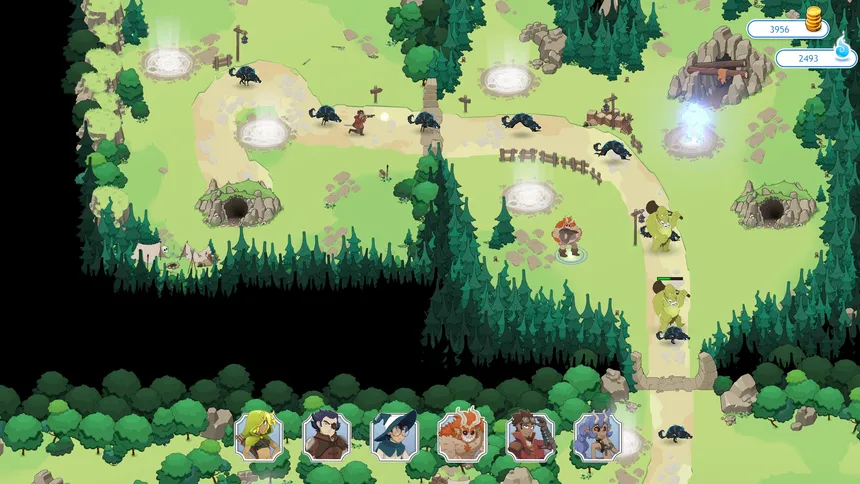Select the green-hooded blonde archer portrait
Viewport: 860px width, 484px height.
259,436
